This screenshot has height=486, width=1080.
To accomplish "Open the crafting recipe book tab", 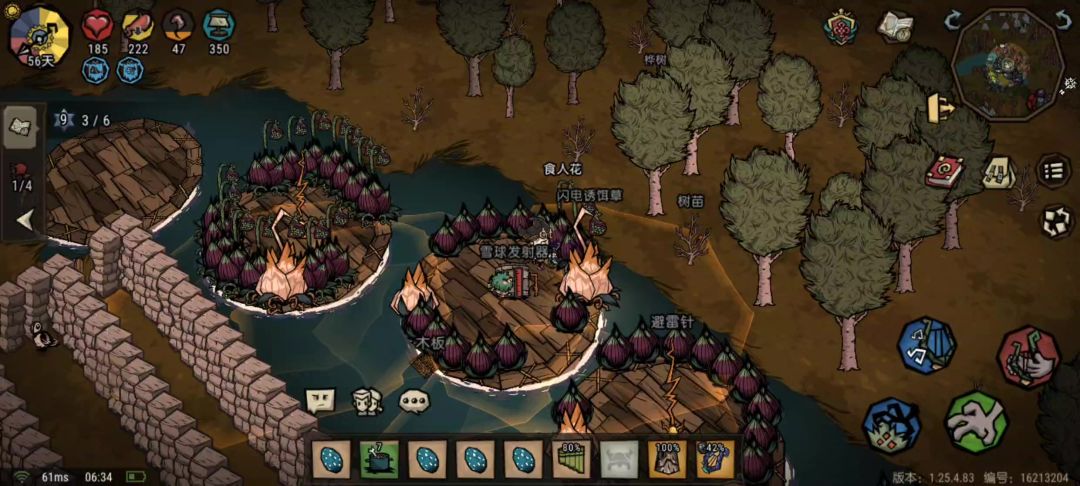I will pos(21,125).
